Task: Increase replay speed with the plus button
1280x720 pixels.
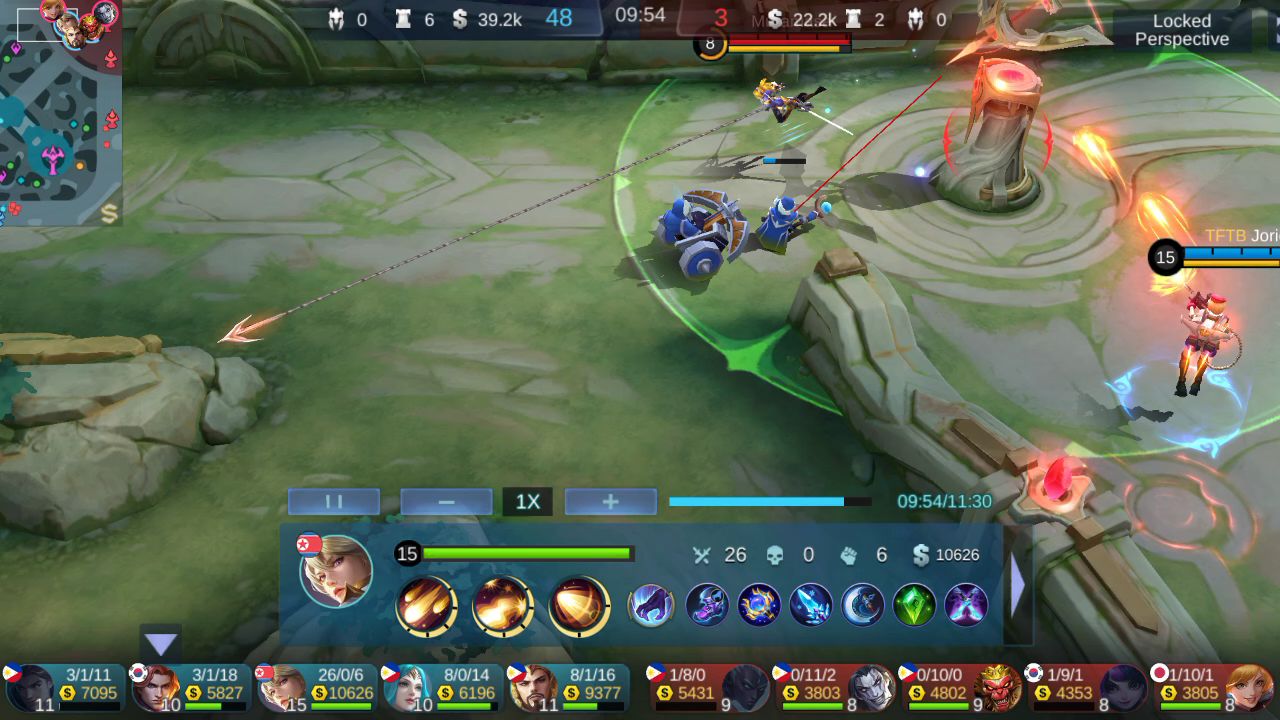Action: point(610,502)
